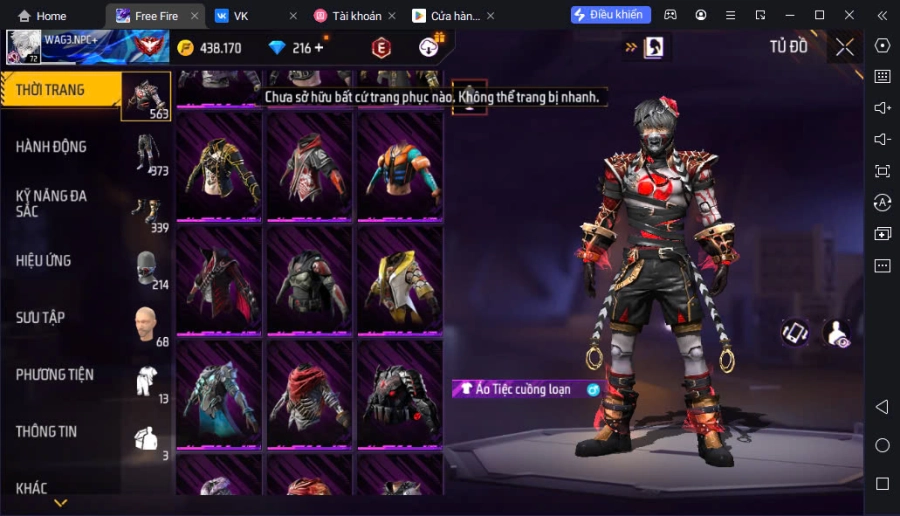900x516 pixels.
Task: Toggle the character preview eye icon
Action: click(x=836, y=333)
